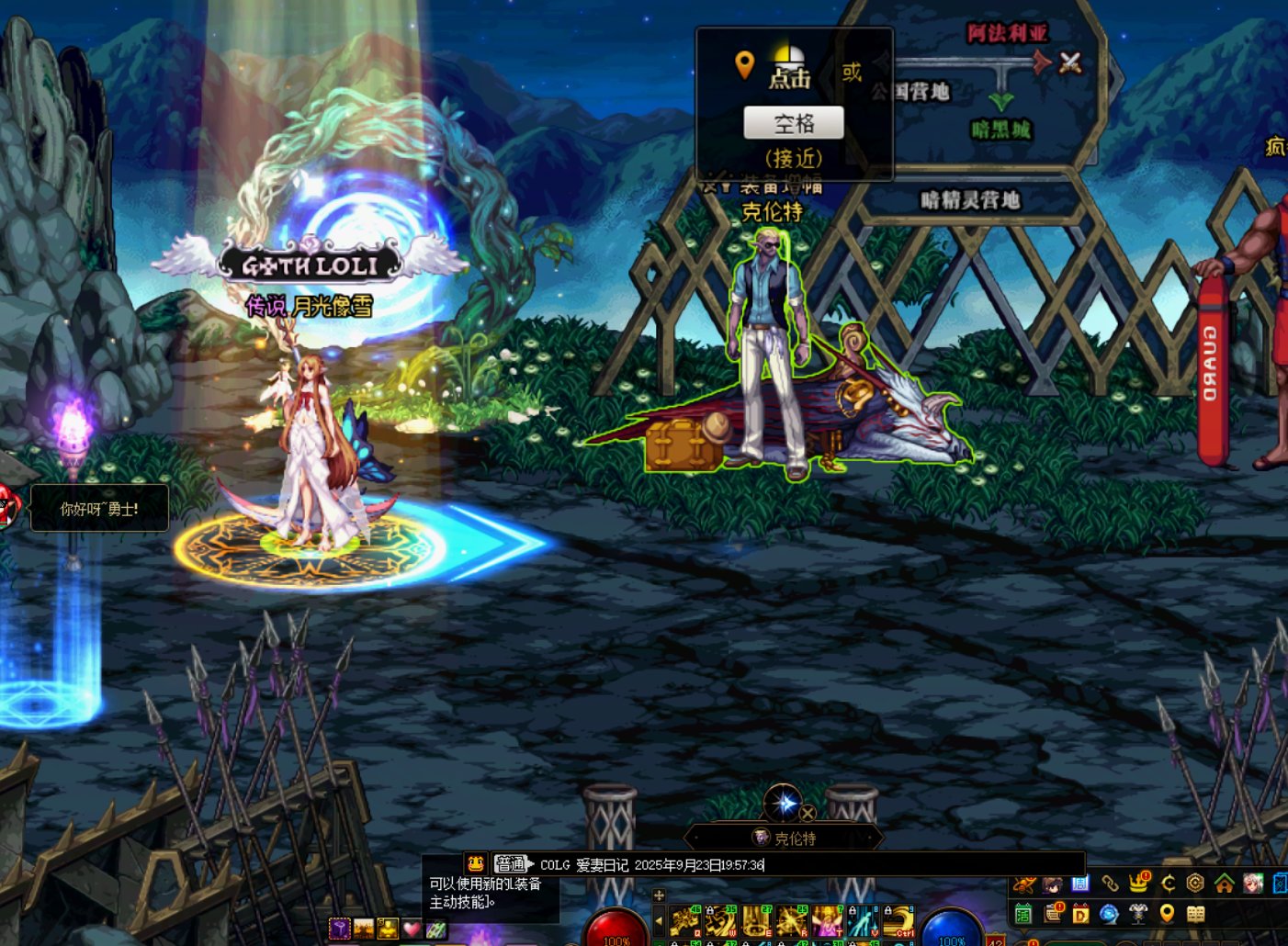The image size is (1288, 946).
Task: Open the scroll icon with alert badge
Action: pos(1053,913)
